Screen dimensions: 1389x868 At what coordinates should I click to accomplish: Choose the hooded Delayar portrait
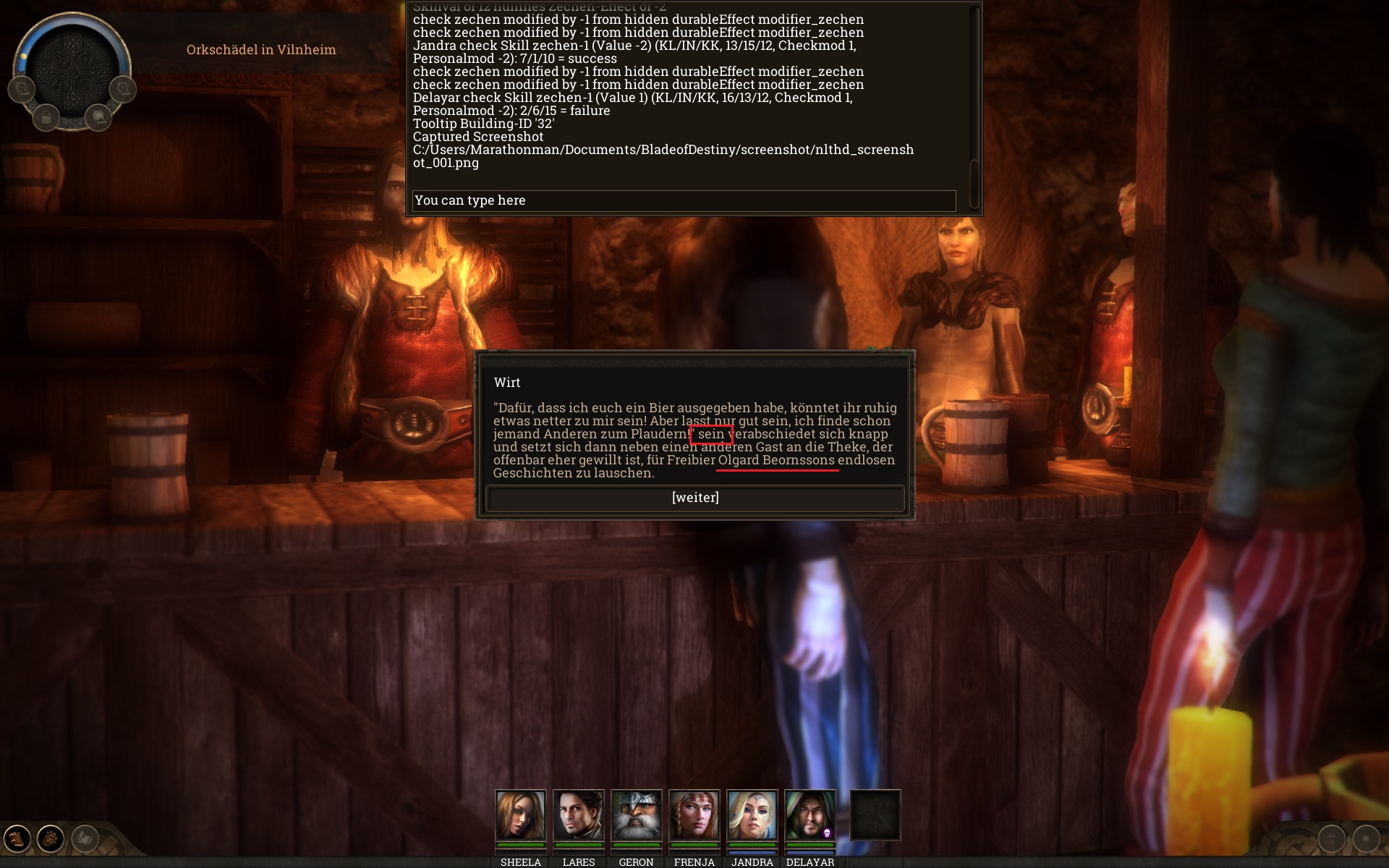click(x=810, y=815)
